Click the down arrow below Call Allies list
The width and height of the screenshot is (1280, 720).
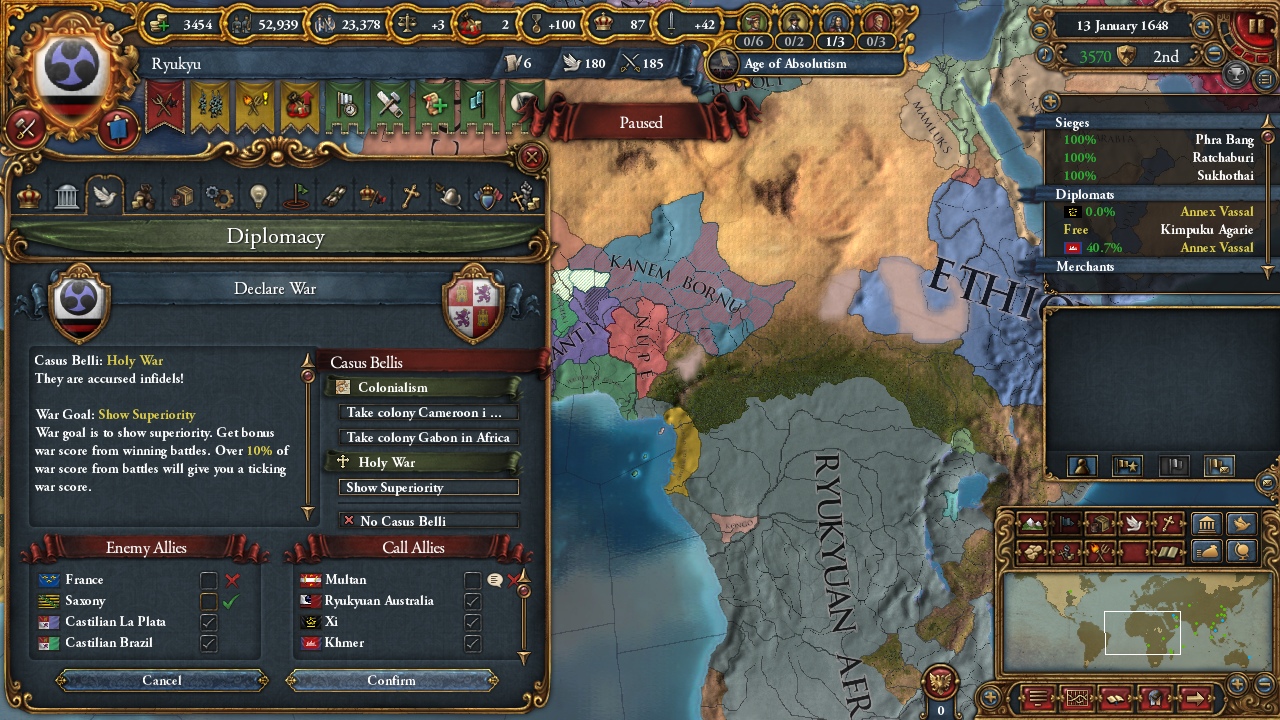click(x=523, y=658)
